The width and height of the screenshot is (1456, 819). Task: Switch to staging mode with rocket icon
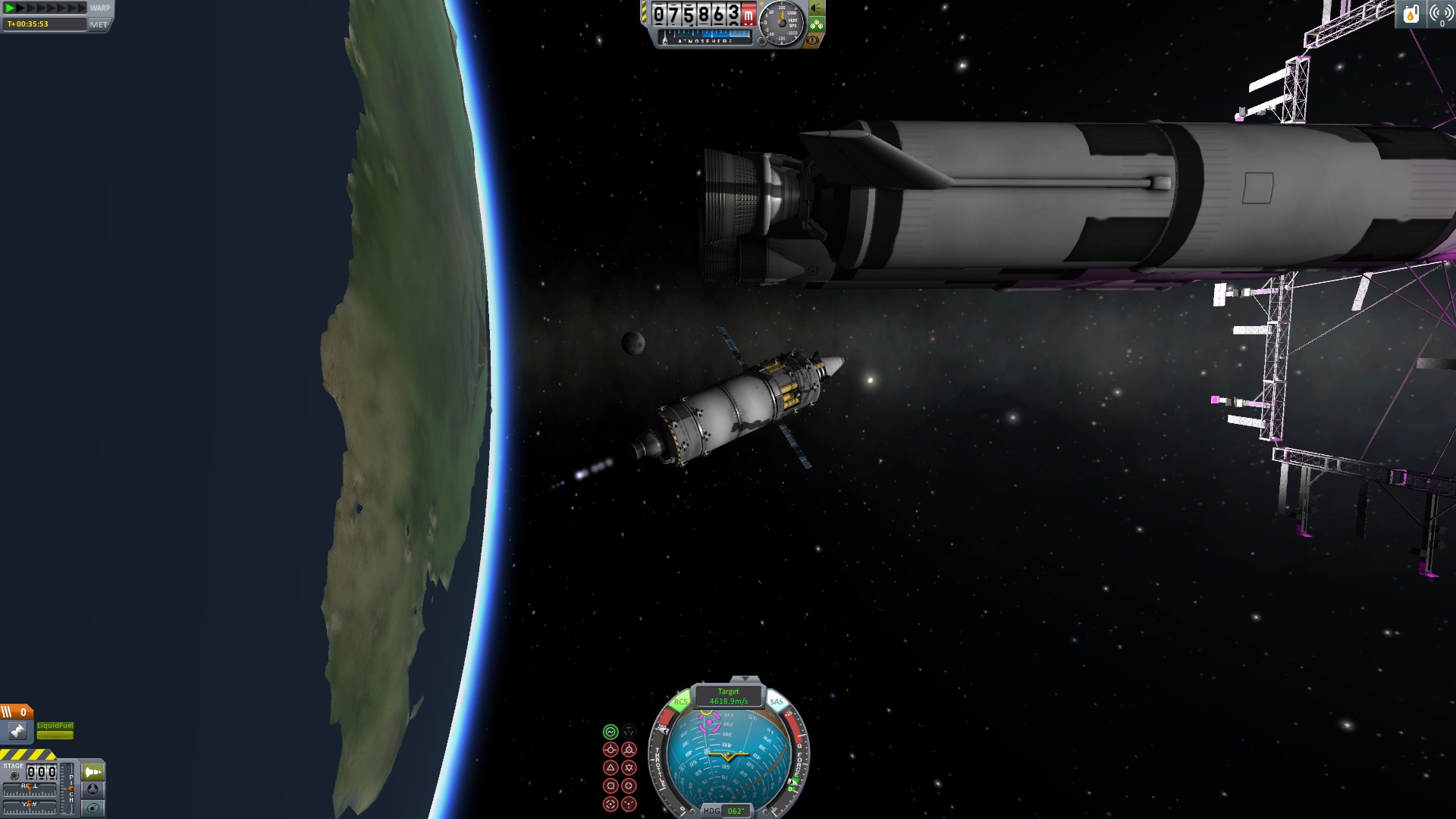pyautogui.click(x=93, y=772)
